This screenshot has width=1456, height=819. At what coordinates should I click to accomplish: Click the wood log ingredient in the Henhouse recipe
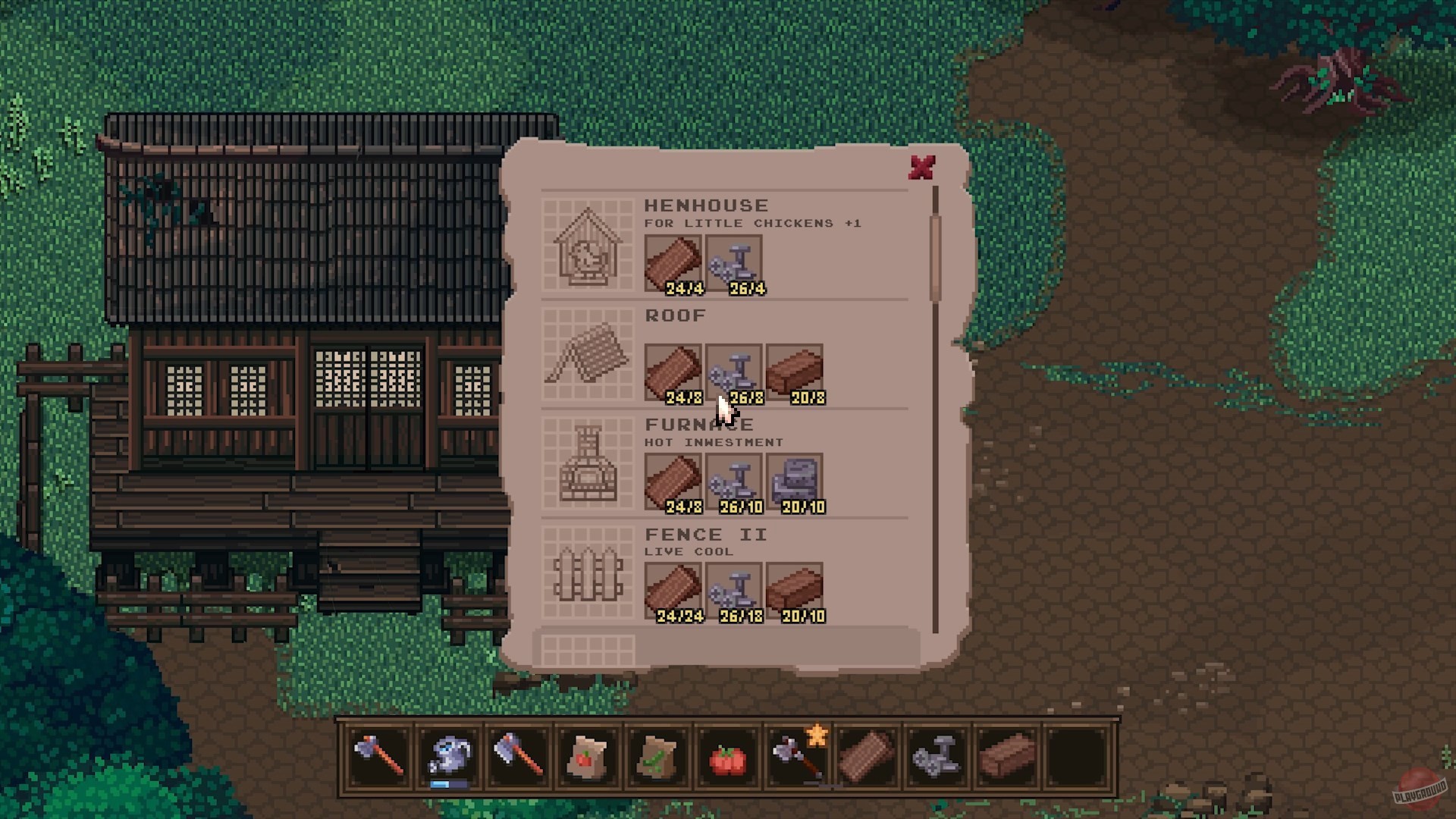[x=672, y=262]
